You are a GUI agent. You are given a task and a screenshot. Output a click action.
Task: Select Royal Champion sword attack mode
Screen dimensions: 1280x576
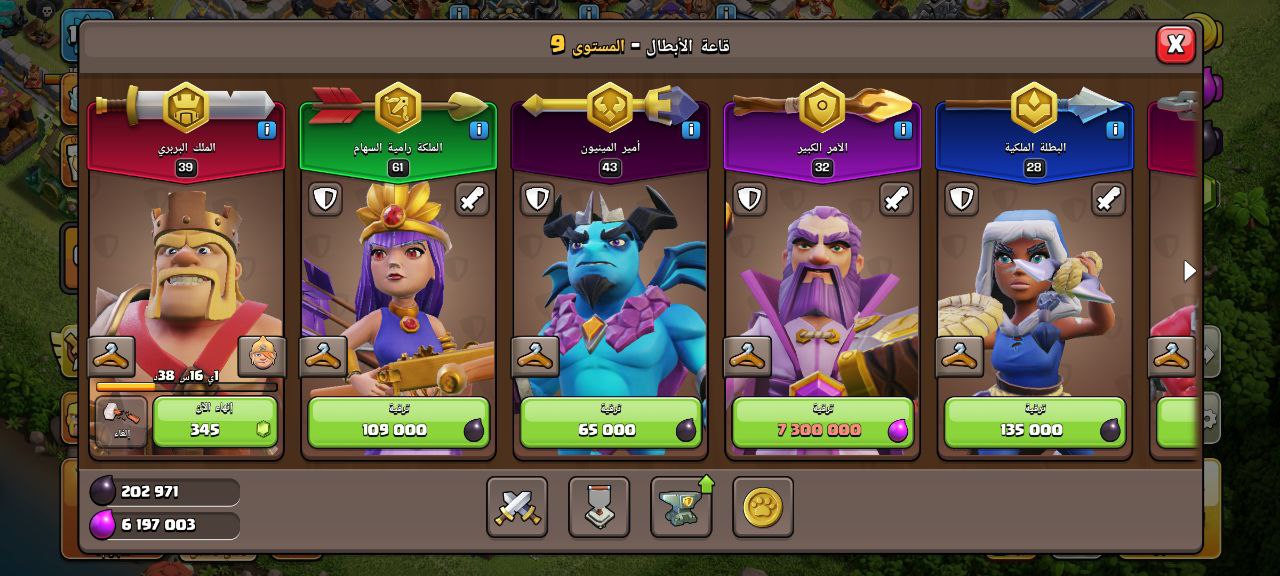click(x=1107, y=199)
